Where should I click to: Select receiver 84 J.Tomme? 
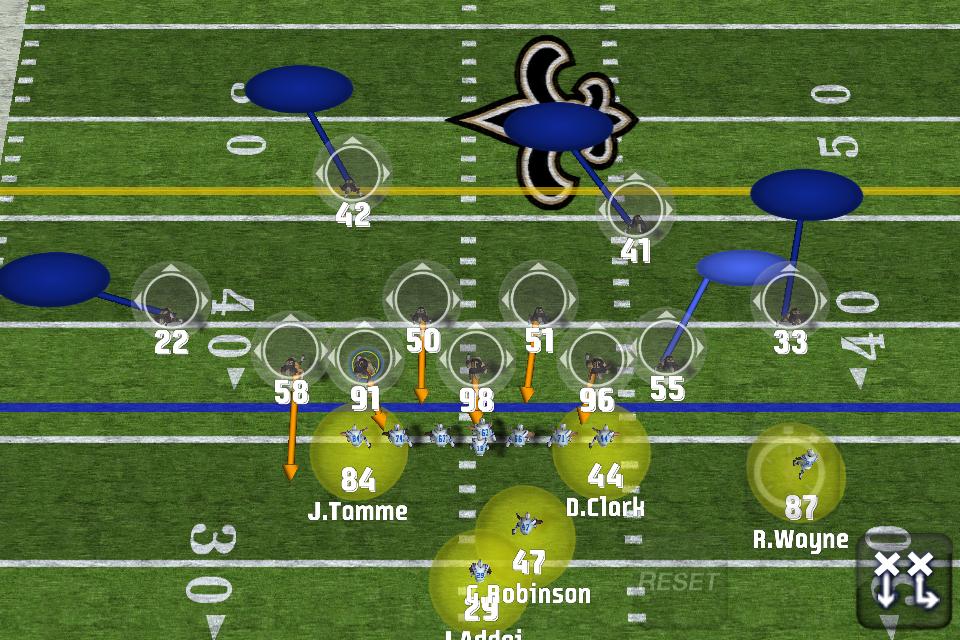(x=358, y=452)
